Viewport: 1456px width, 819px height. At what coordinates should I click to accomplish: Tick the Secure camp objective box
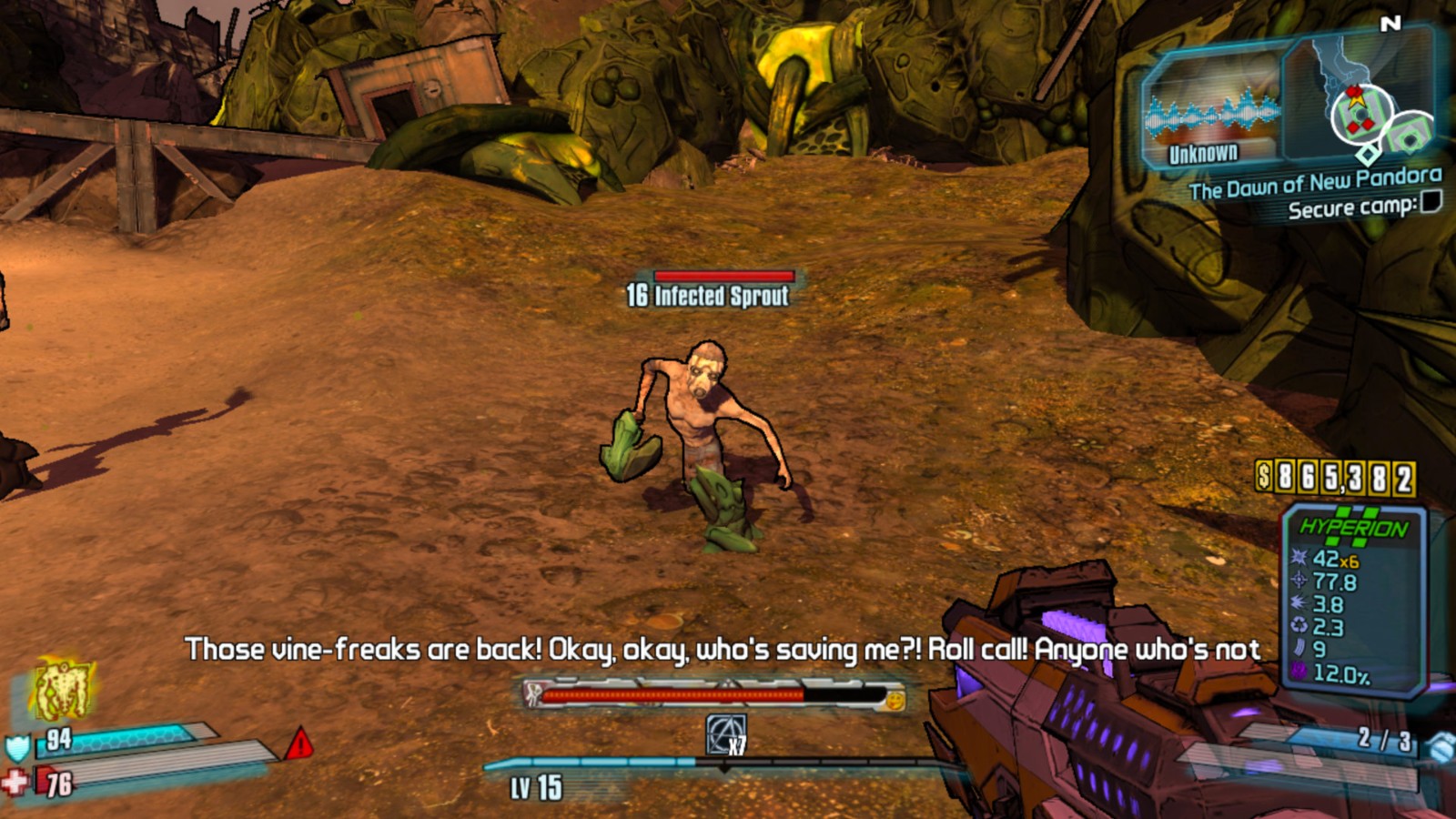point(1431,201)
